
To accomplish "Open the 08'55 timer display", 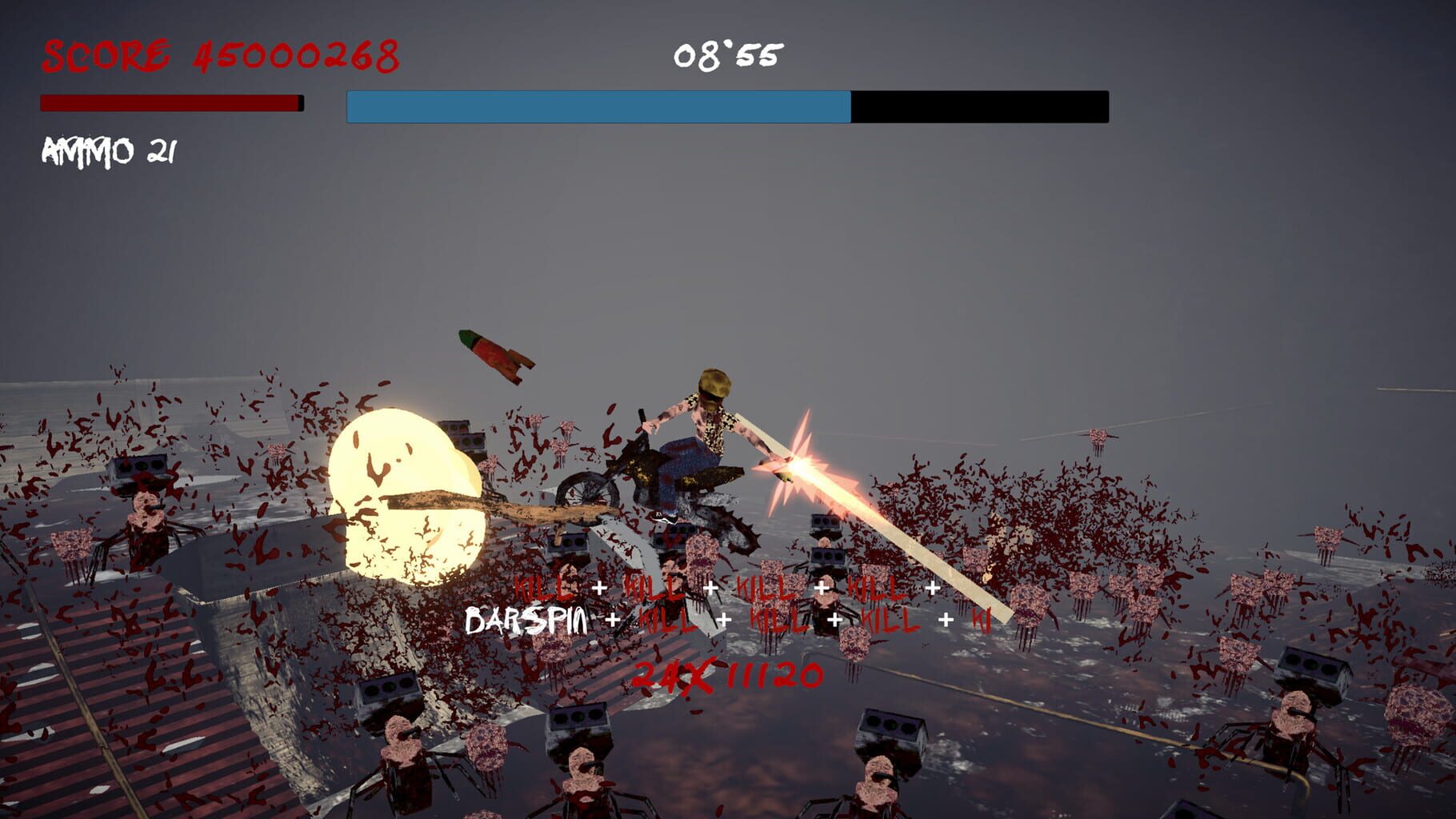I will [726, 54].
